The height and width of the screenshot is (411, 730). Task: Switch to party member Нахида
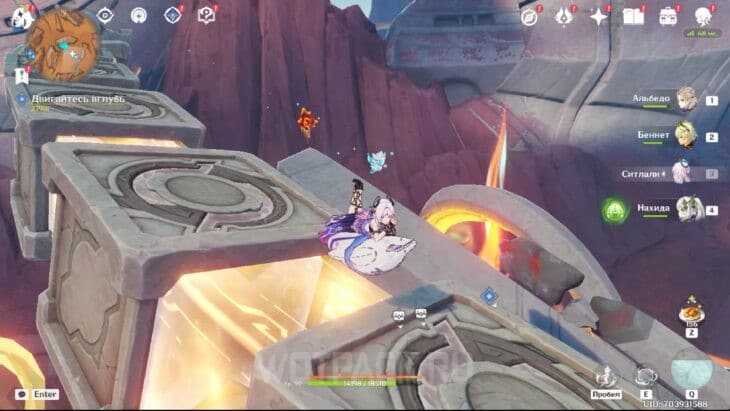point(685,209)
